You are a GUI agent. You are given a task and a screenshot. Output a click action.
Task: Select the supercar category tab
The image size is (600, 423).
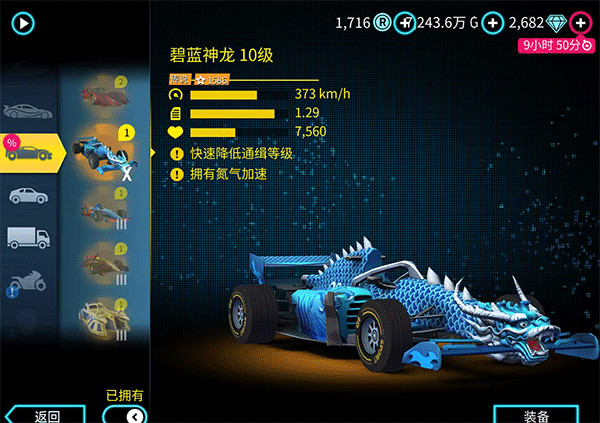tap(24, 109)
